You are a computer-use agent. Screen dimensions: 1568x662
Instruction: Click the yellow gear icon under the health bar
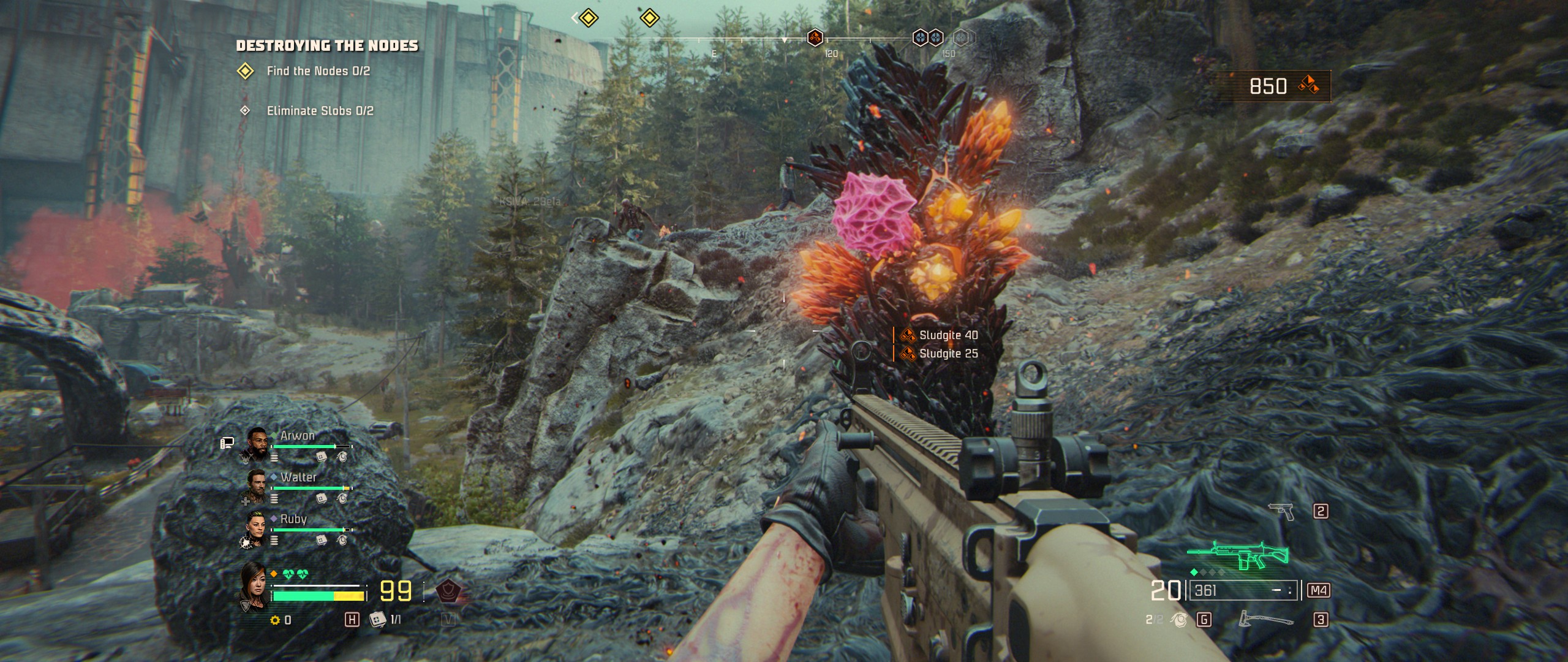pyautogui.click(x=275, y=620)
